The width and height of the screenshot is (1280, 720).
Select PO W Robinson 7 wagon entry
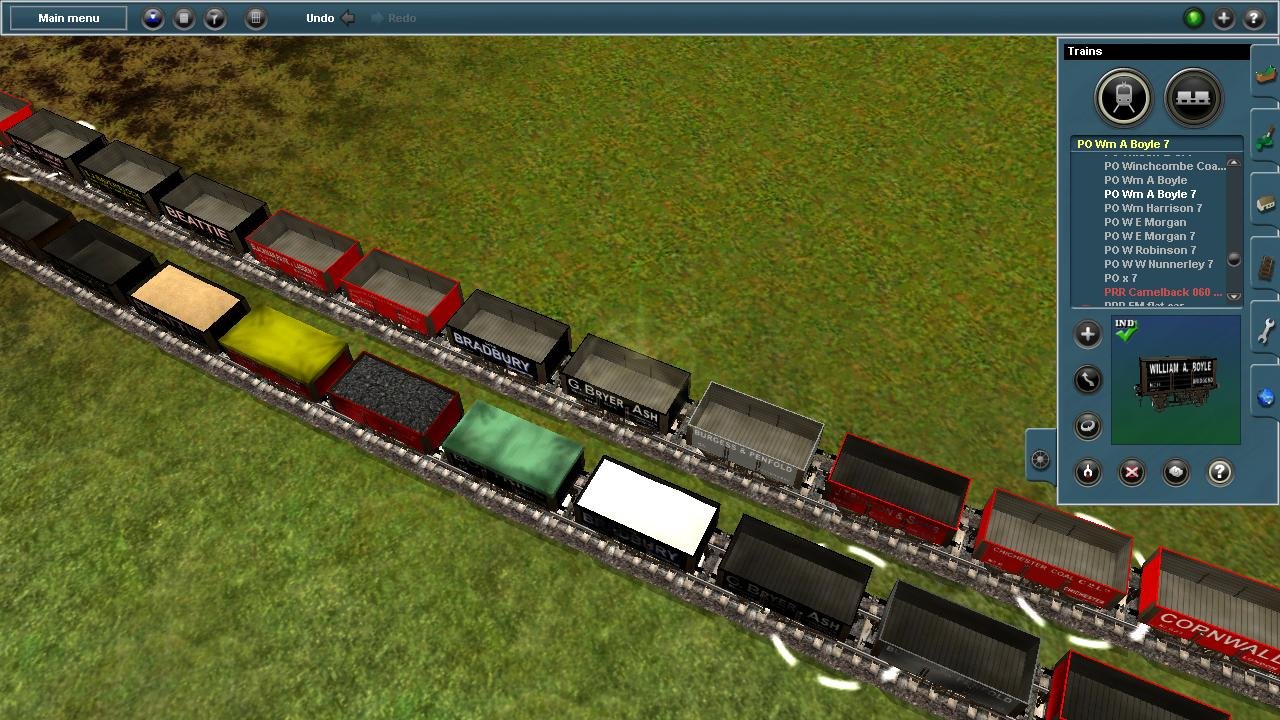tap(1150, 250)
